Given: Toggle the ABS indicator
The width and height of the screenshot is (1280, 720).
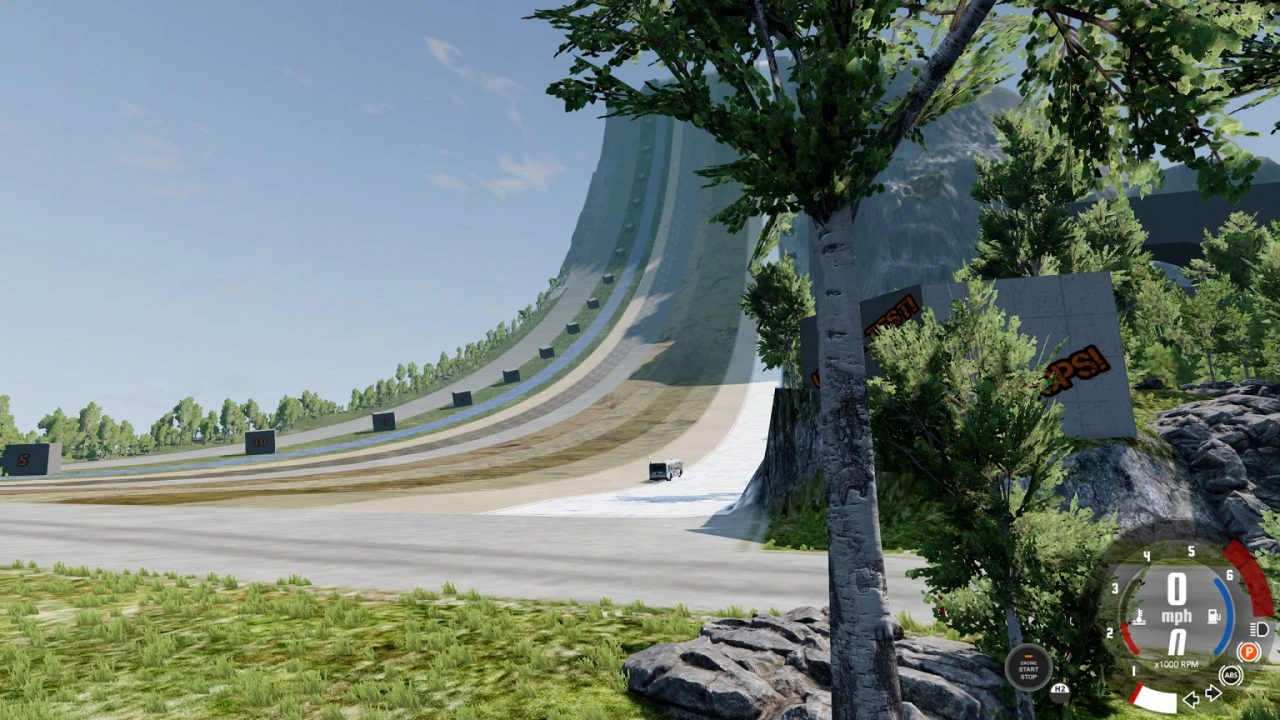Looking at the screenshot, I should [1231, 675].
